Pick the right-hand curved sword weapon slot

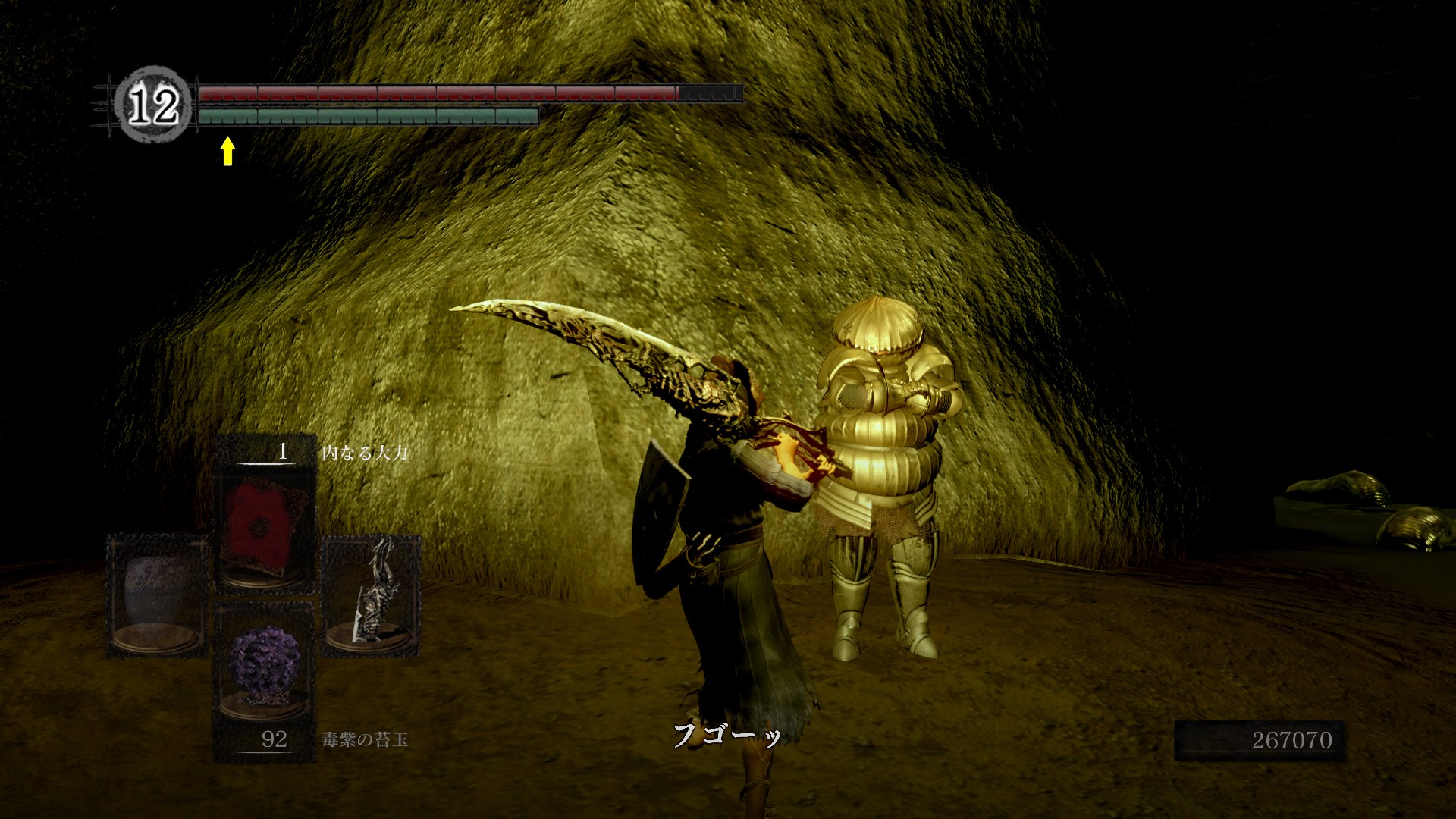tap(372, 594)
